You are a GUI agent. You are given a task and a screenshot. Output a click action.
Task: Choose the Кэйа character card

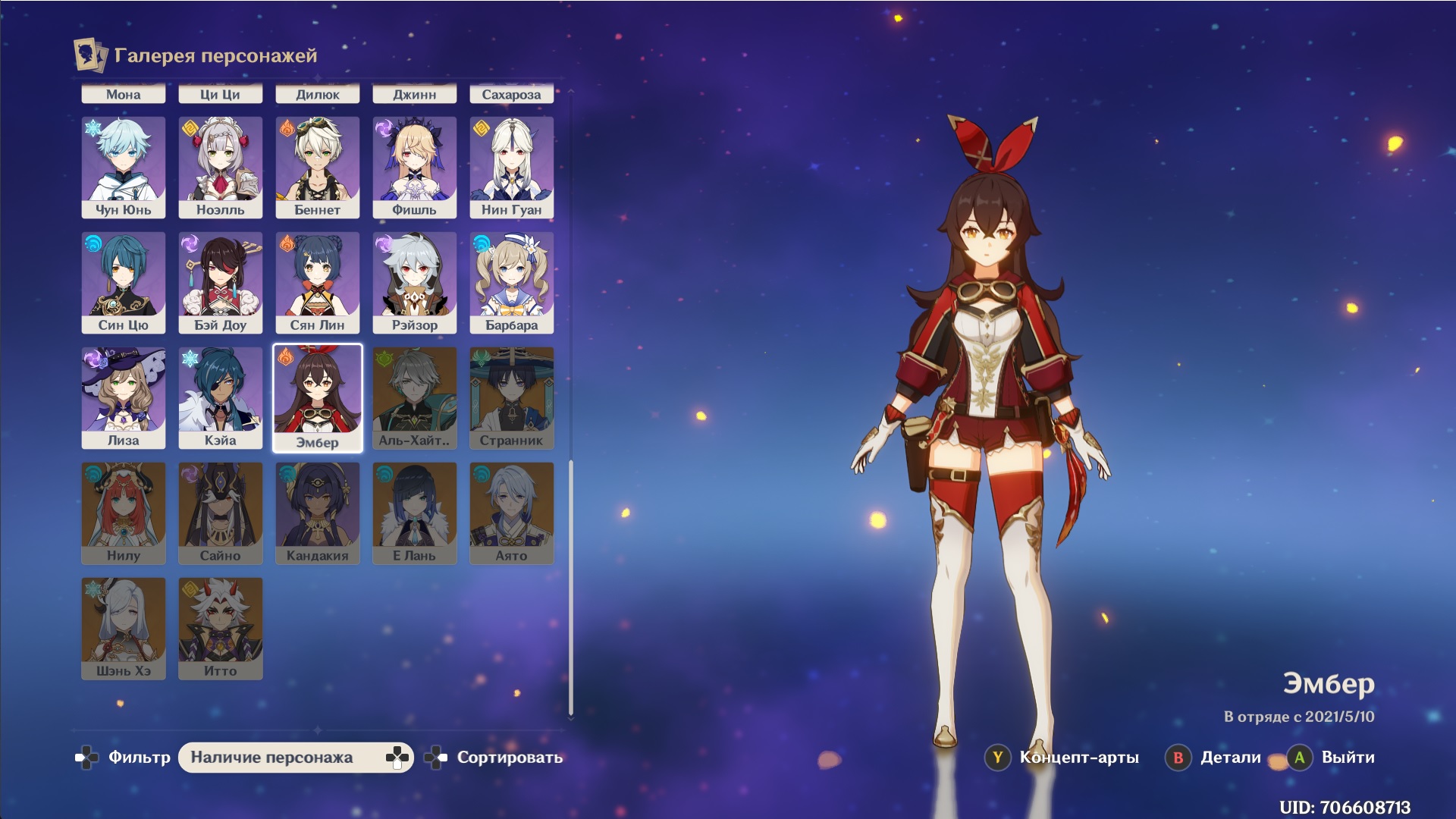221,398
